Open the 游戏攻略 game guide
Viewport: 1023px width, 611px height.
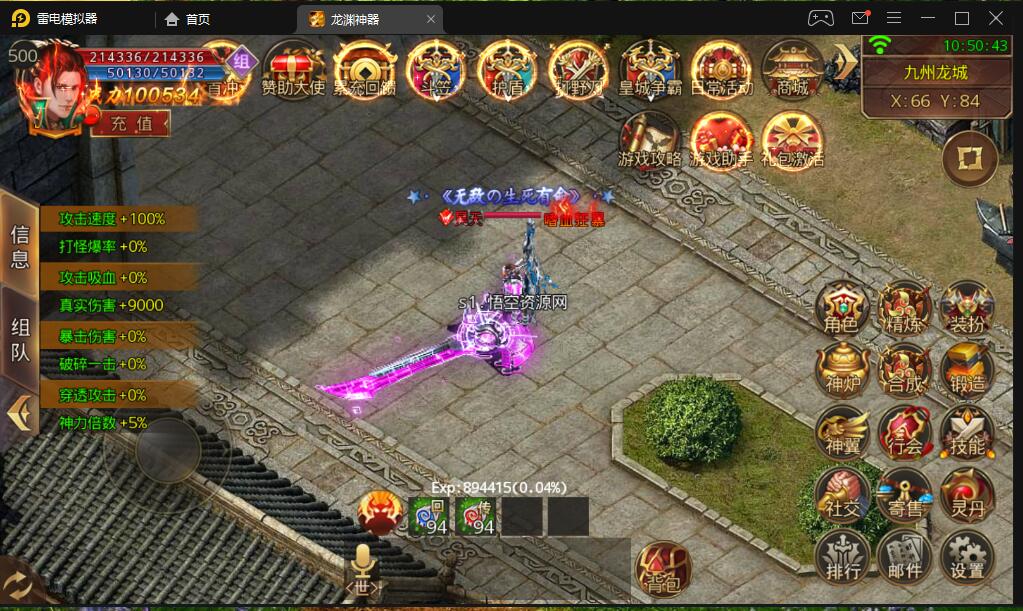pos(650,141)
